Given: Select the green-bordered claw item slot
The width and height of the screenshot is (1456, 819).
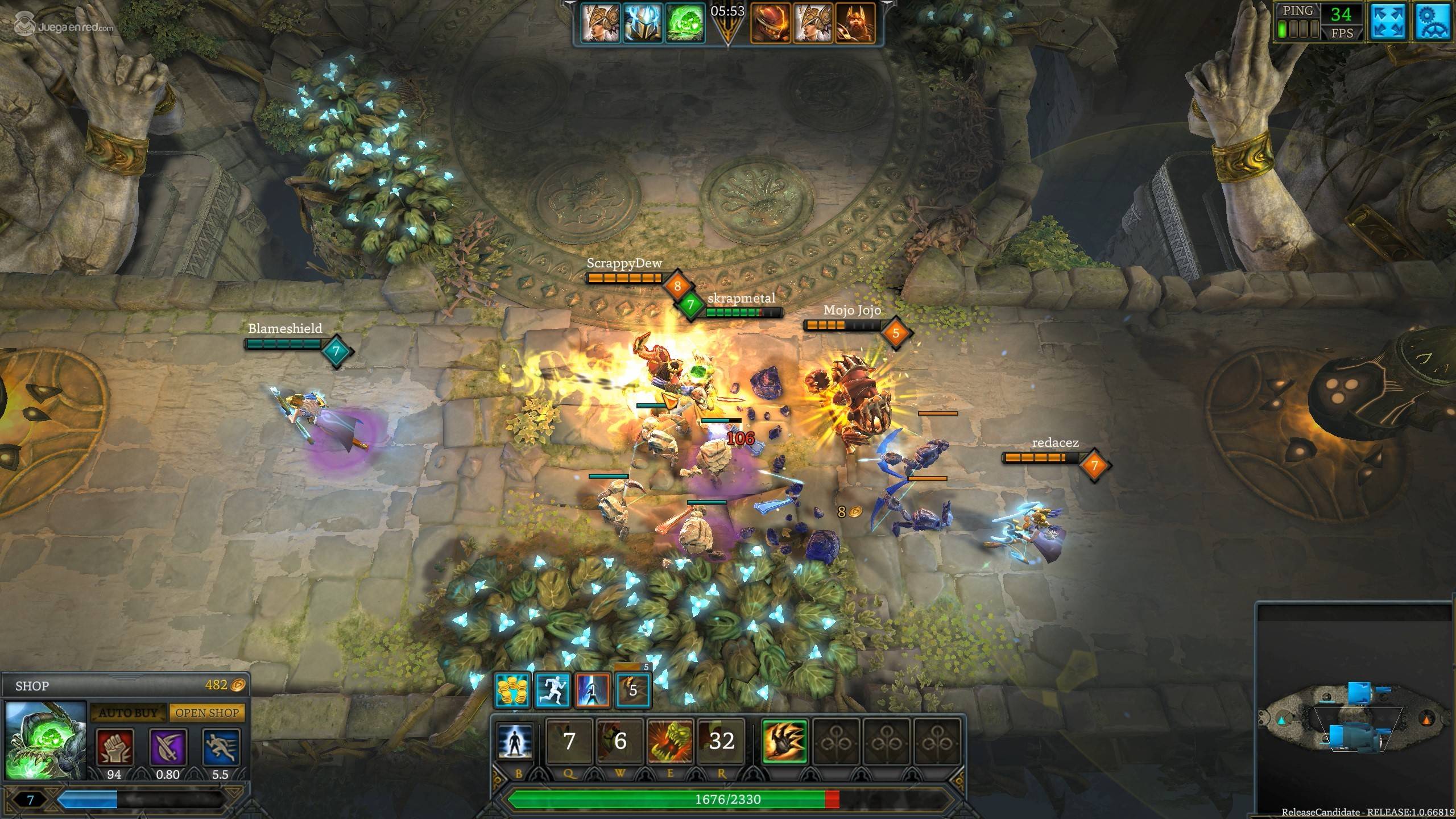Looking at the screenshot, I should click(x=785, y=741).
